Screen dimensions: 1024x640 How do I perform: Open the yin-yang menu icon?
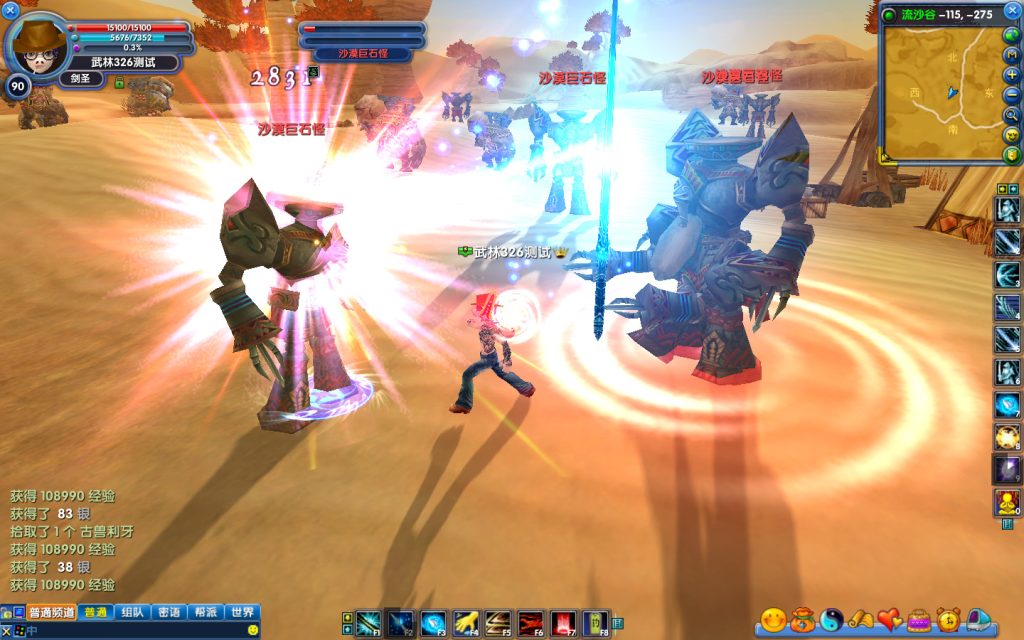pos(831,620)
